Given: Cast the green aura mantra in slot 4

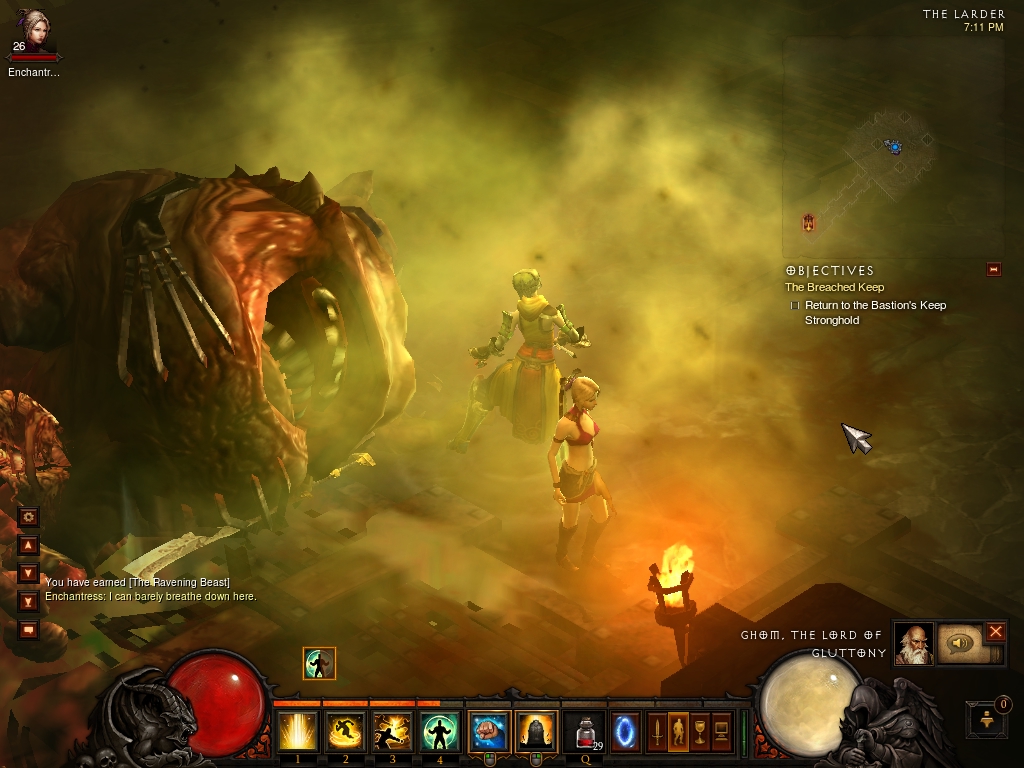Looking at the screenshot, I should pos(441,732).
